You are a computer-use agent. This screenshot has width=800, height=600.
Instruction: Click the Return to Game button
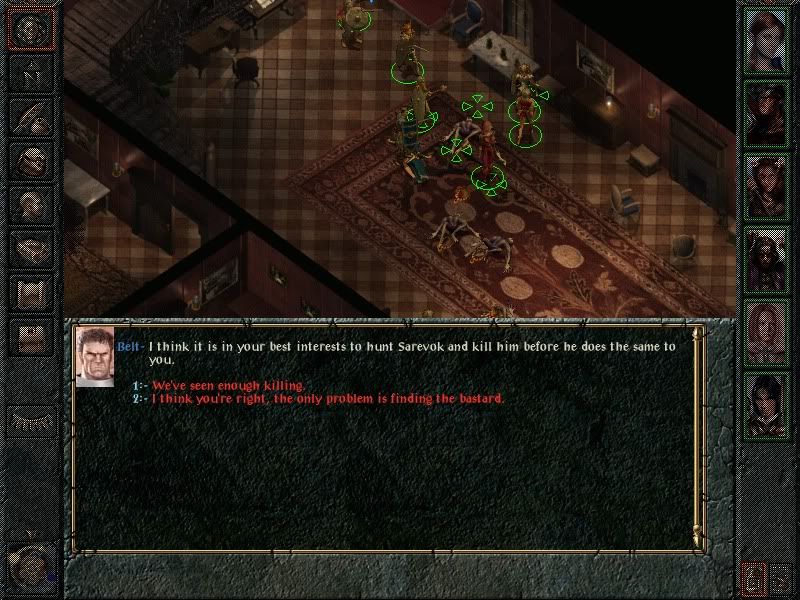(30, 28)
